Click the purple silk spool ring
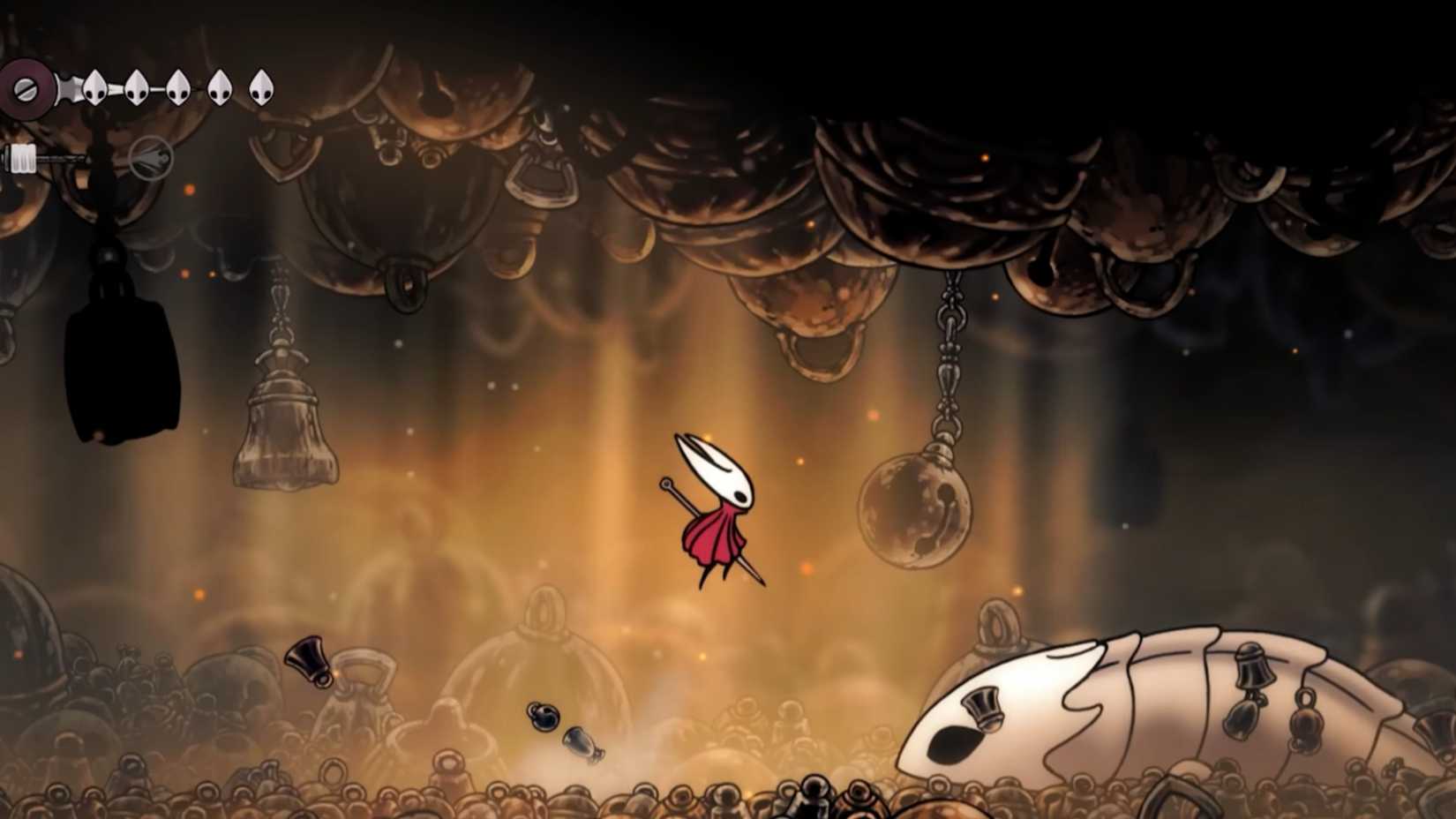1456x819 pixels. click(26, 88)
